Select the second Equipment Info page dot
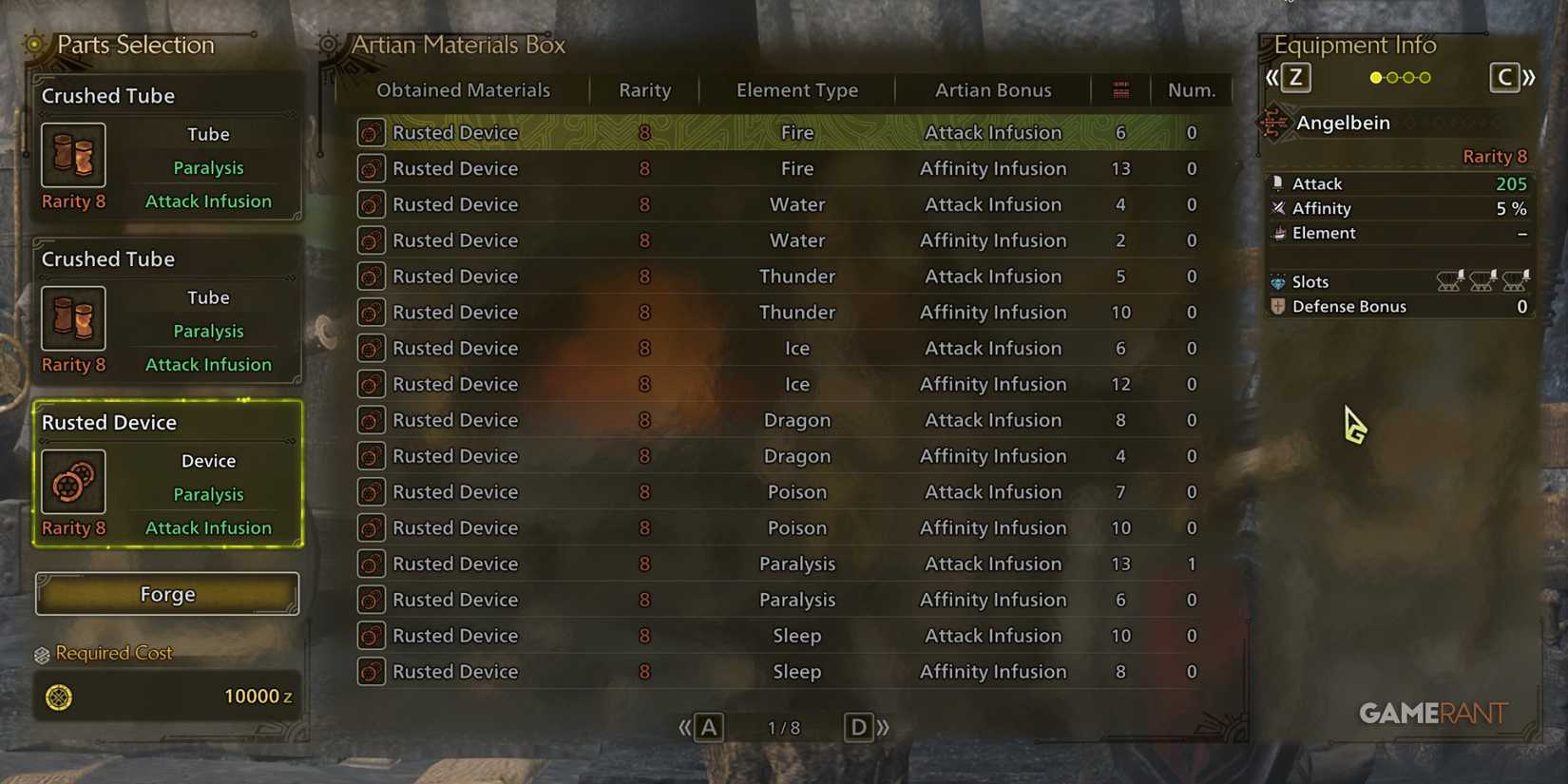Viewport: 1568px width, 784px height. click(x=1391, y=79)
